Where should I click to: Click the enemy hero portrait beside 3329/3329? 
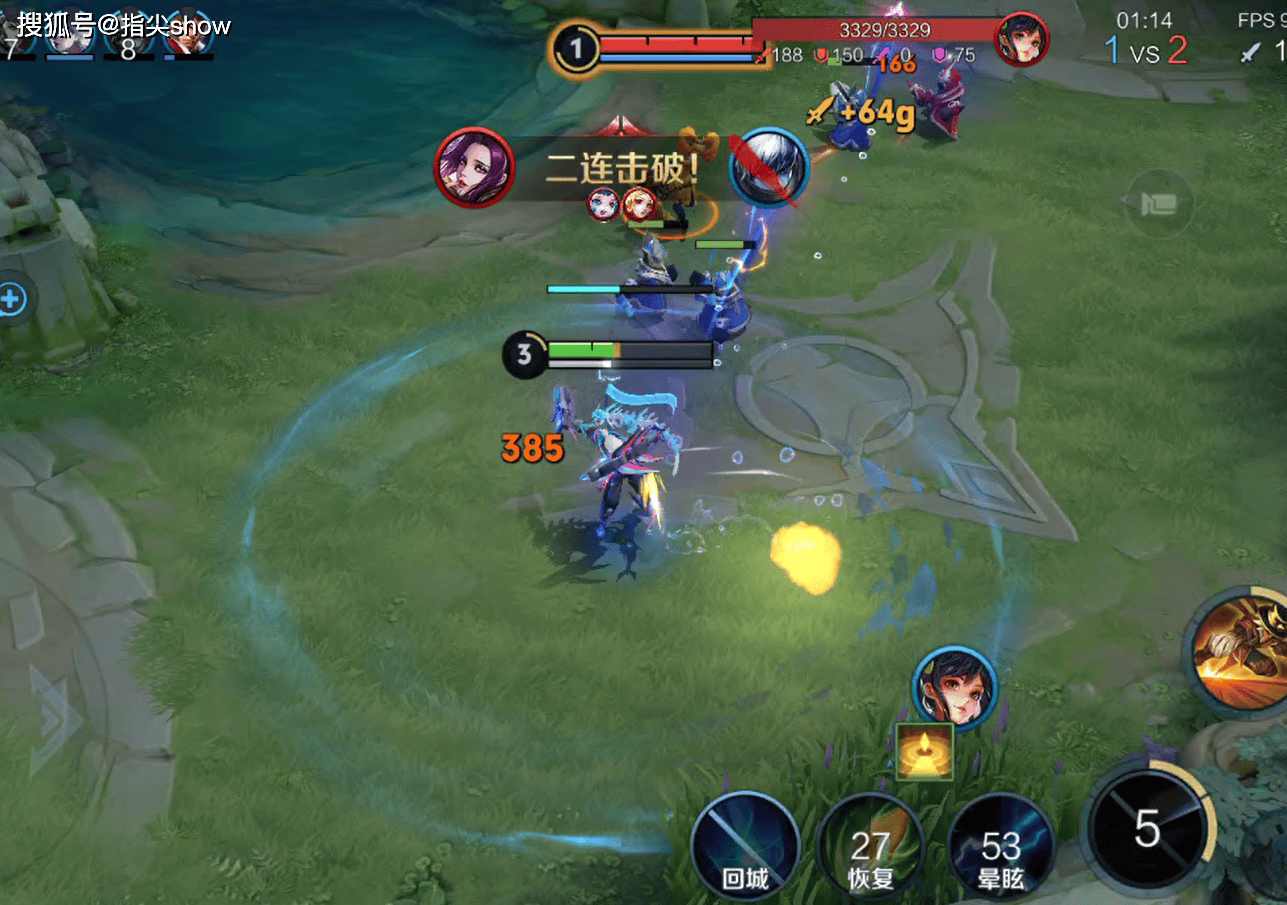pyautogui.click(x=1021, y=41)
